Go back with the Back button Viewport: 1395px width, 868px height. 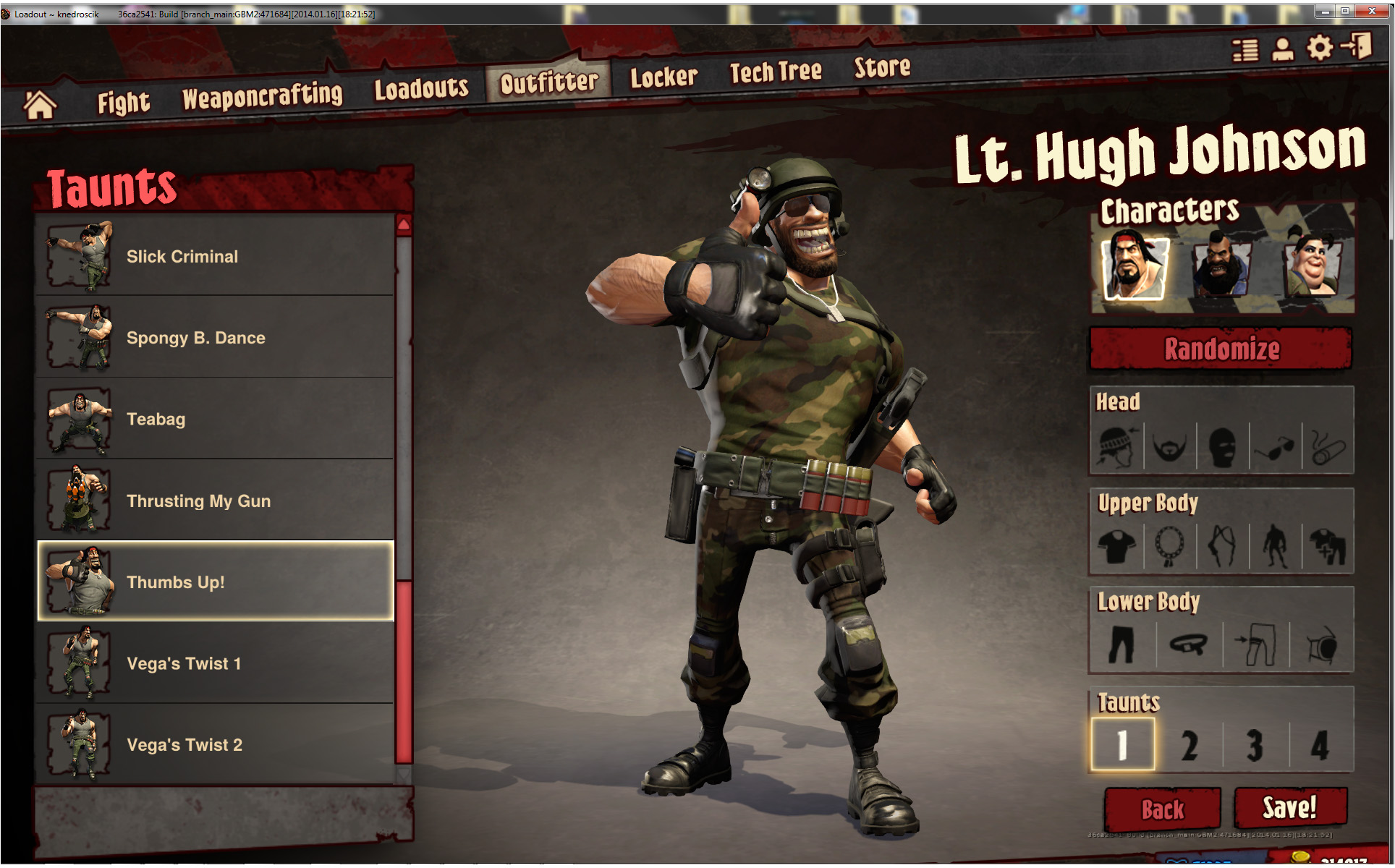[1162, 809]
